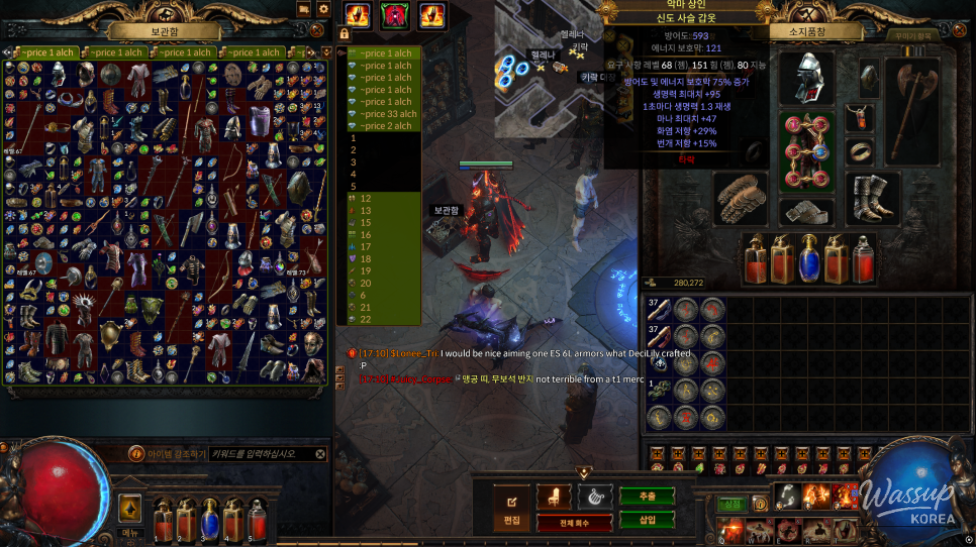Click the 편집 (edit) hideout button

[512, 506]
